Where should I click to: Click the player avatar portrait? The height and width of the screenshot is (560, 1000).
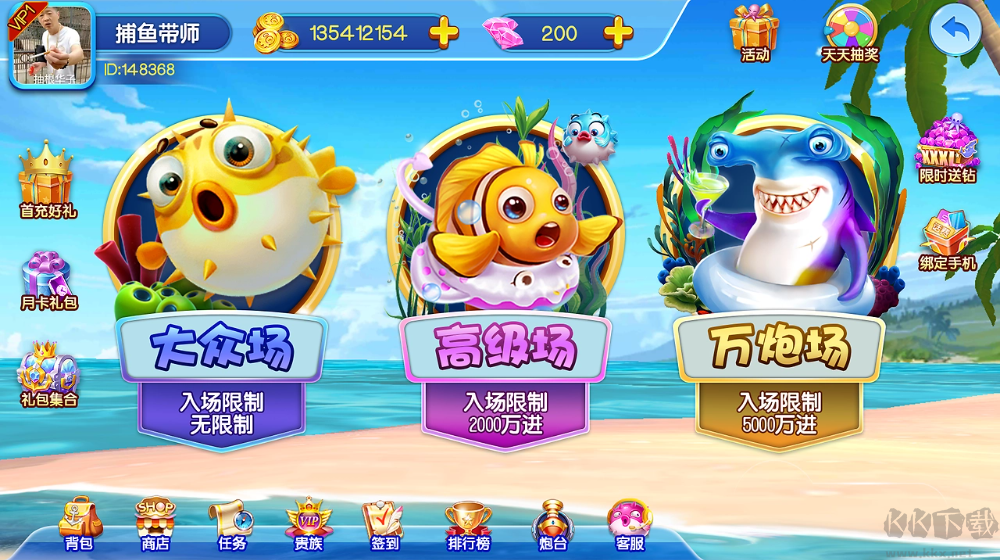point(52,45)
